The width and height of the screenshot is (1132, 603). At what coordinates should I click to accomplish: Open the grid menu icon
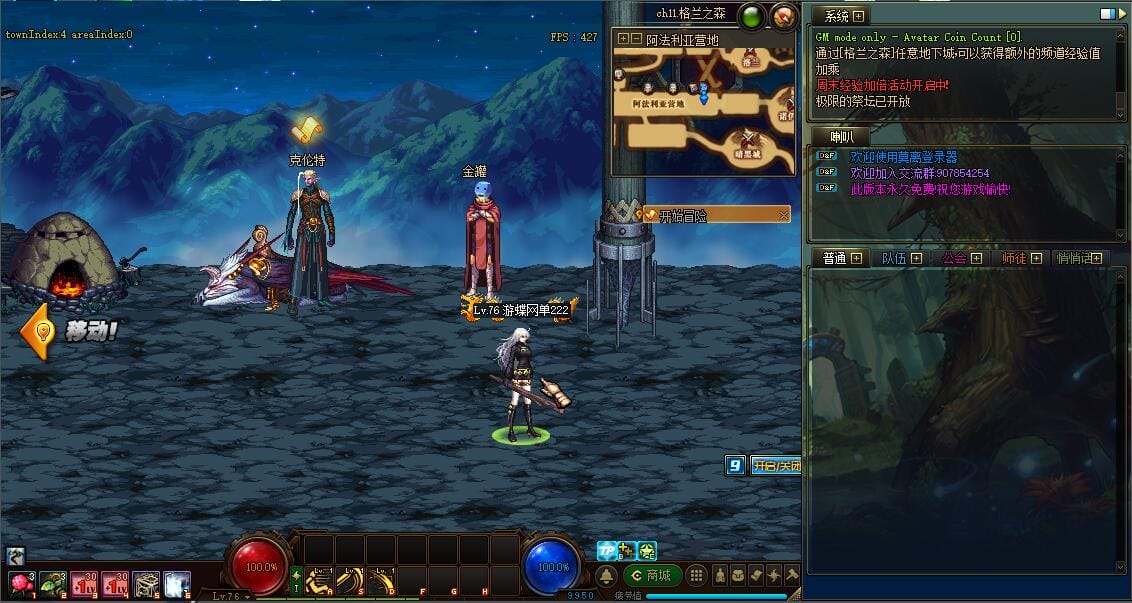[x=697, y=576]
